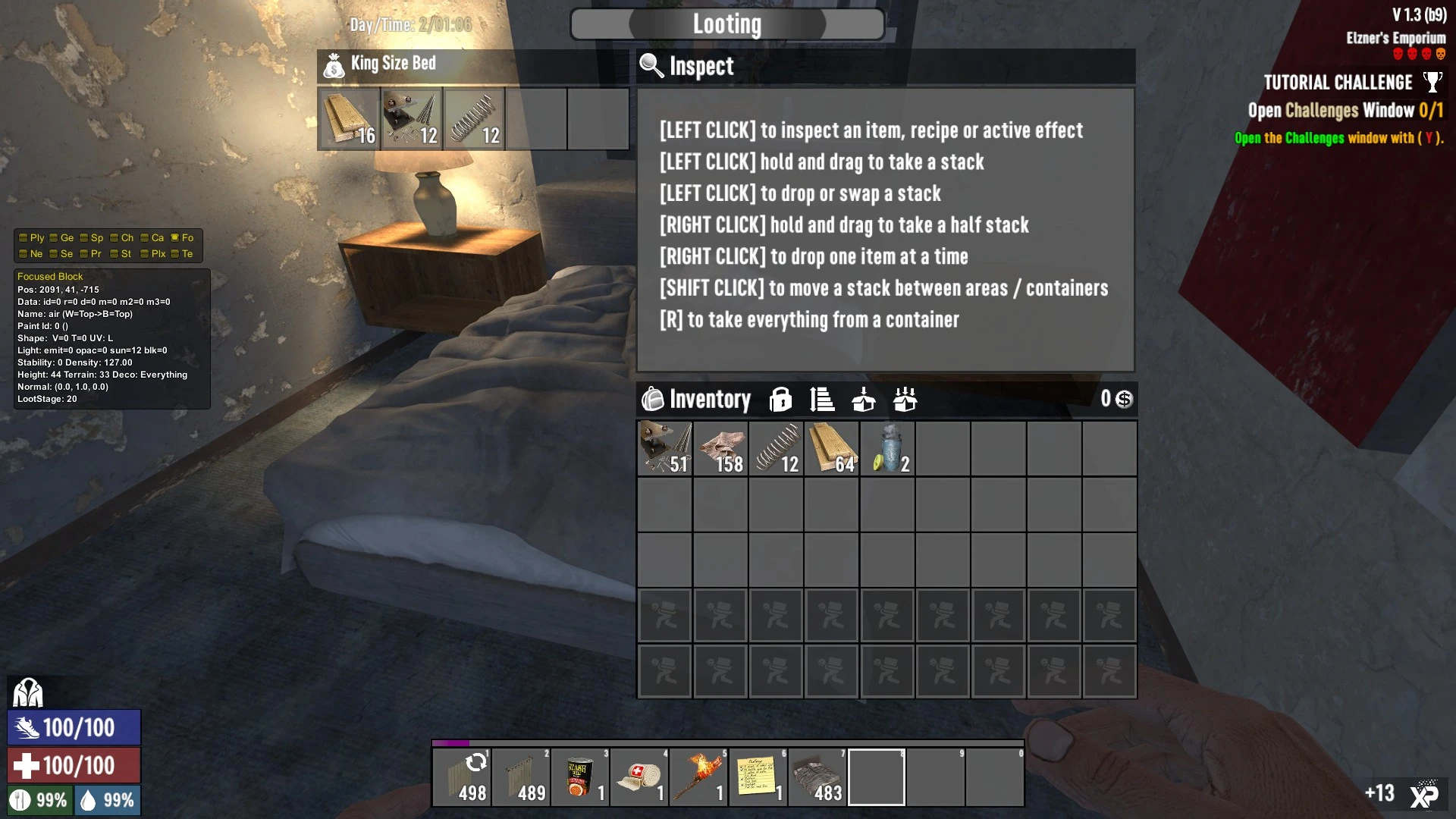Select the hotbar frame stack of 498

point(462,777)
